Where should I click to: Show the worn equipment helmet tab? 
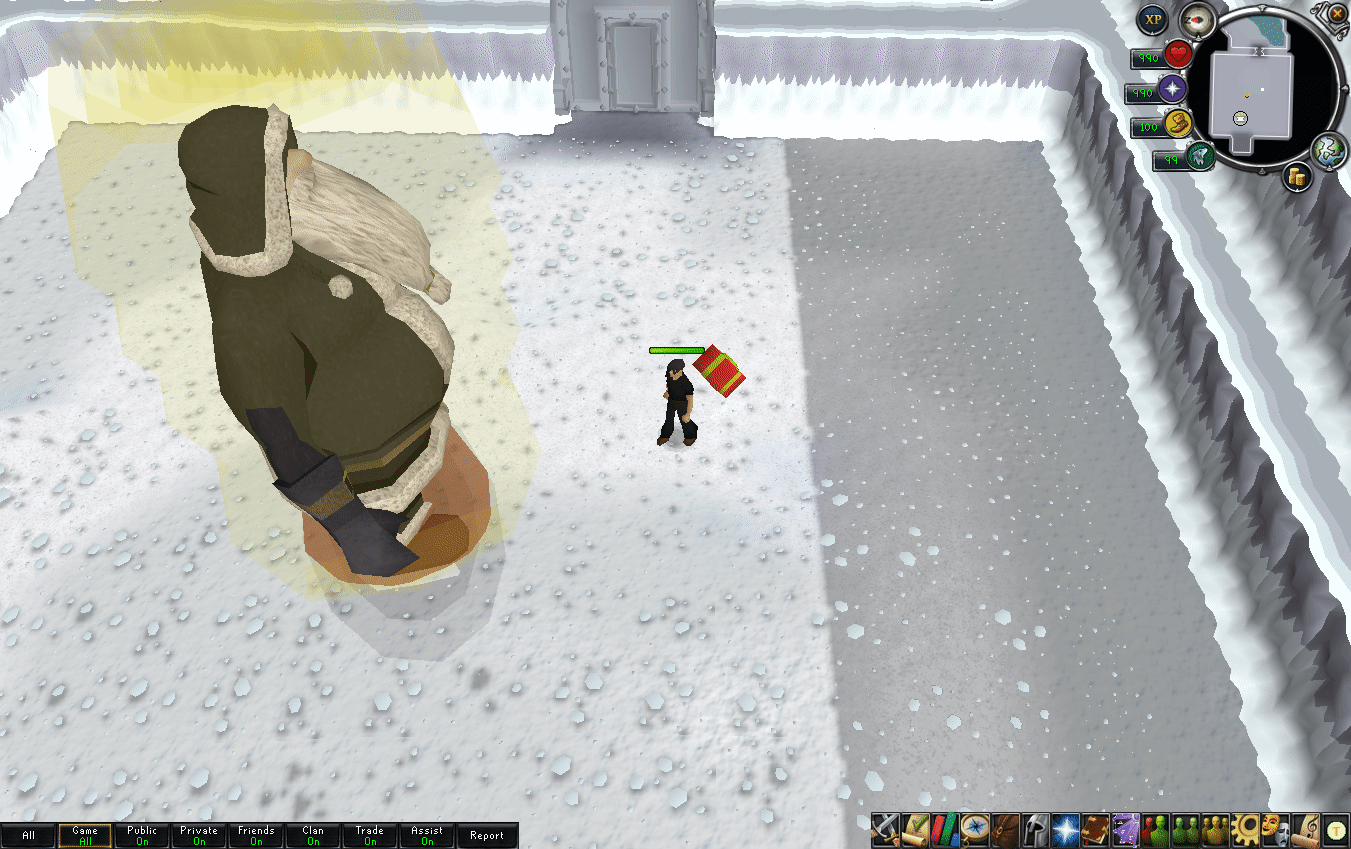tap(1035, 829)
